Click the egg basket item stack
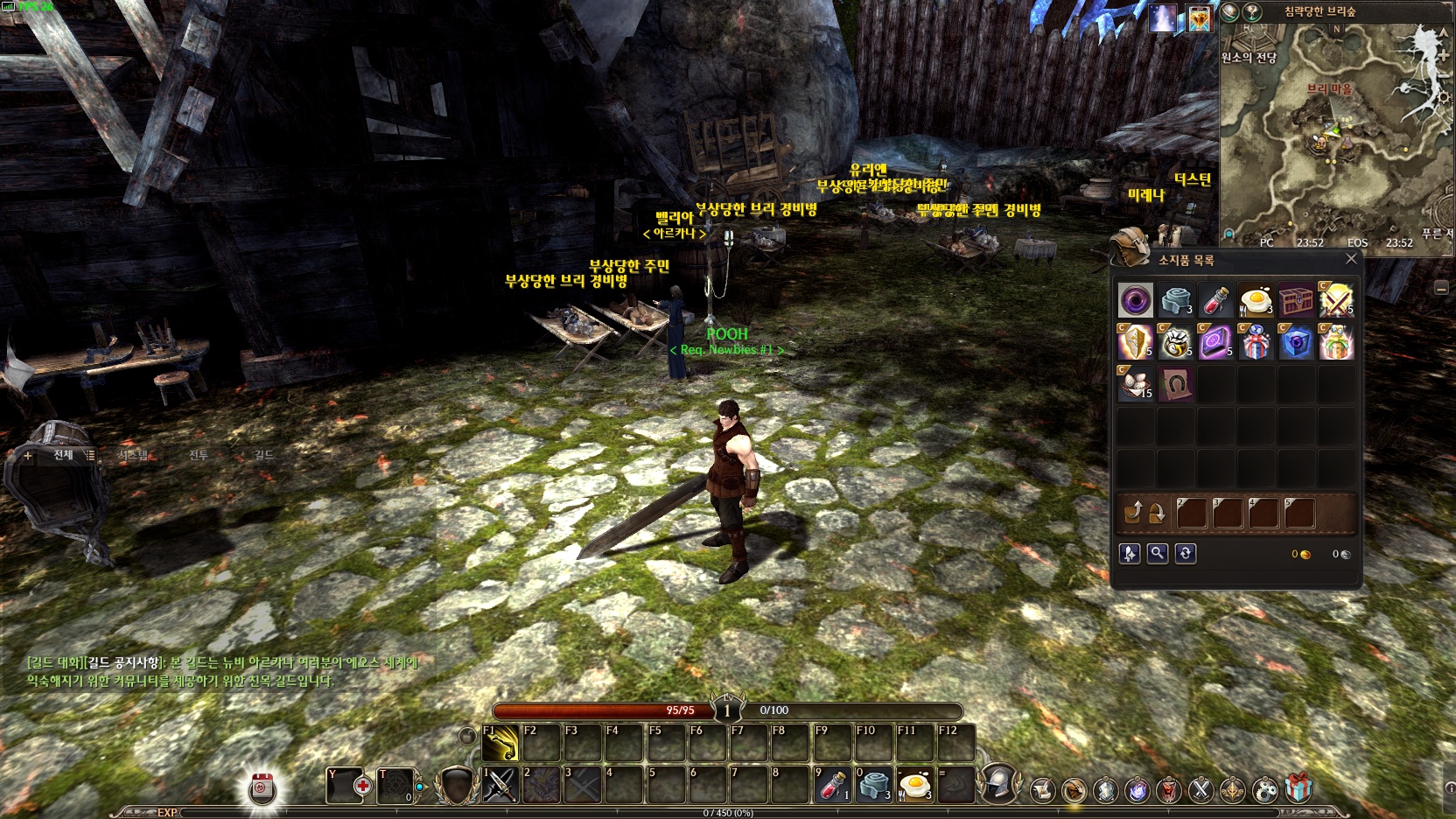The width and height of the screenshot is (1456, 819). point(1136,383)
